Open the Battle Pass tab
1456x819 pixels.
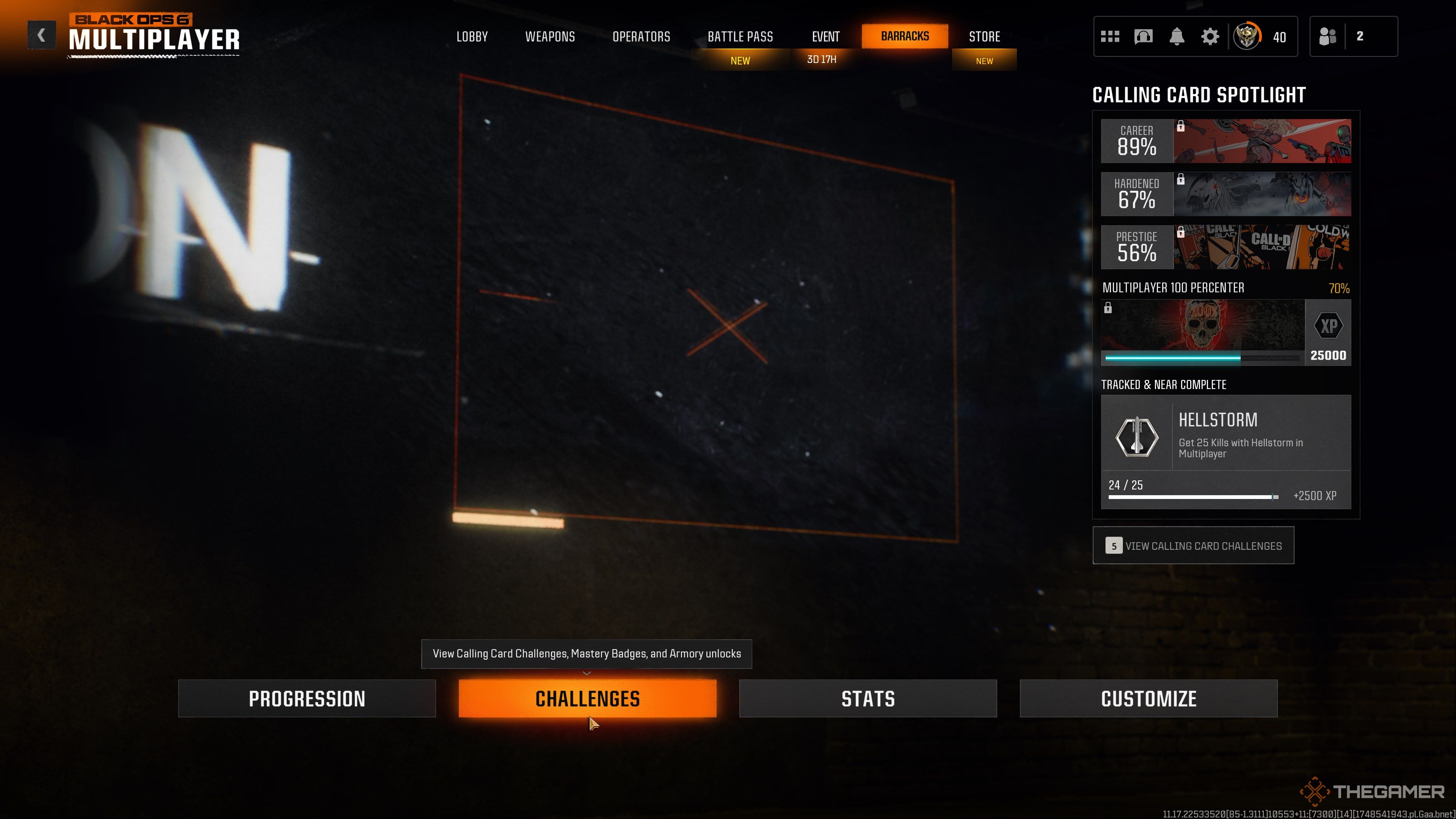point(740,37)
